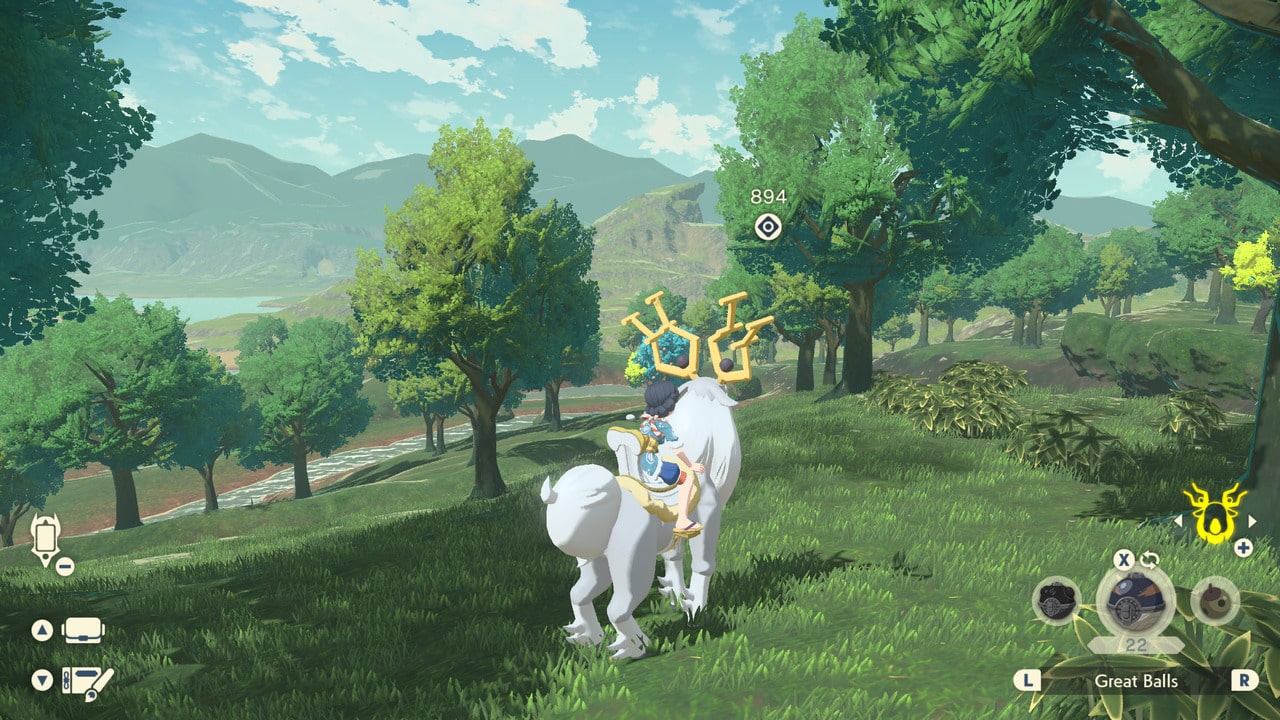
Task: Click the down arrow beside the crafting kit
Action: pyautogui.click(x=42, y=679)
